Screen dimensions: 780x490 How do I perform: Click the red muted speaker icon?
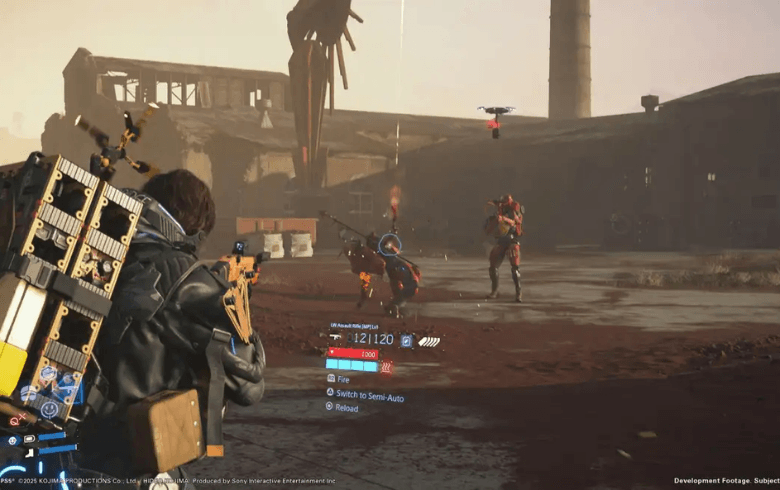point(17,421)
